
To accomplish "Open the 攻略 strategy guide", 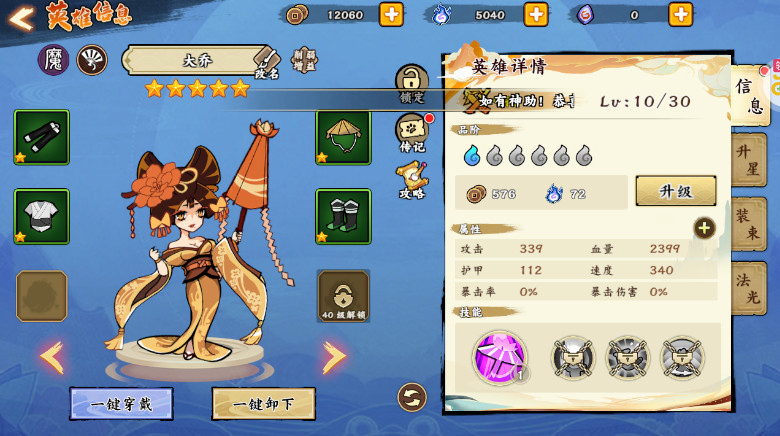I will coord(412,180).
